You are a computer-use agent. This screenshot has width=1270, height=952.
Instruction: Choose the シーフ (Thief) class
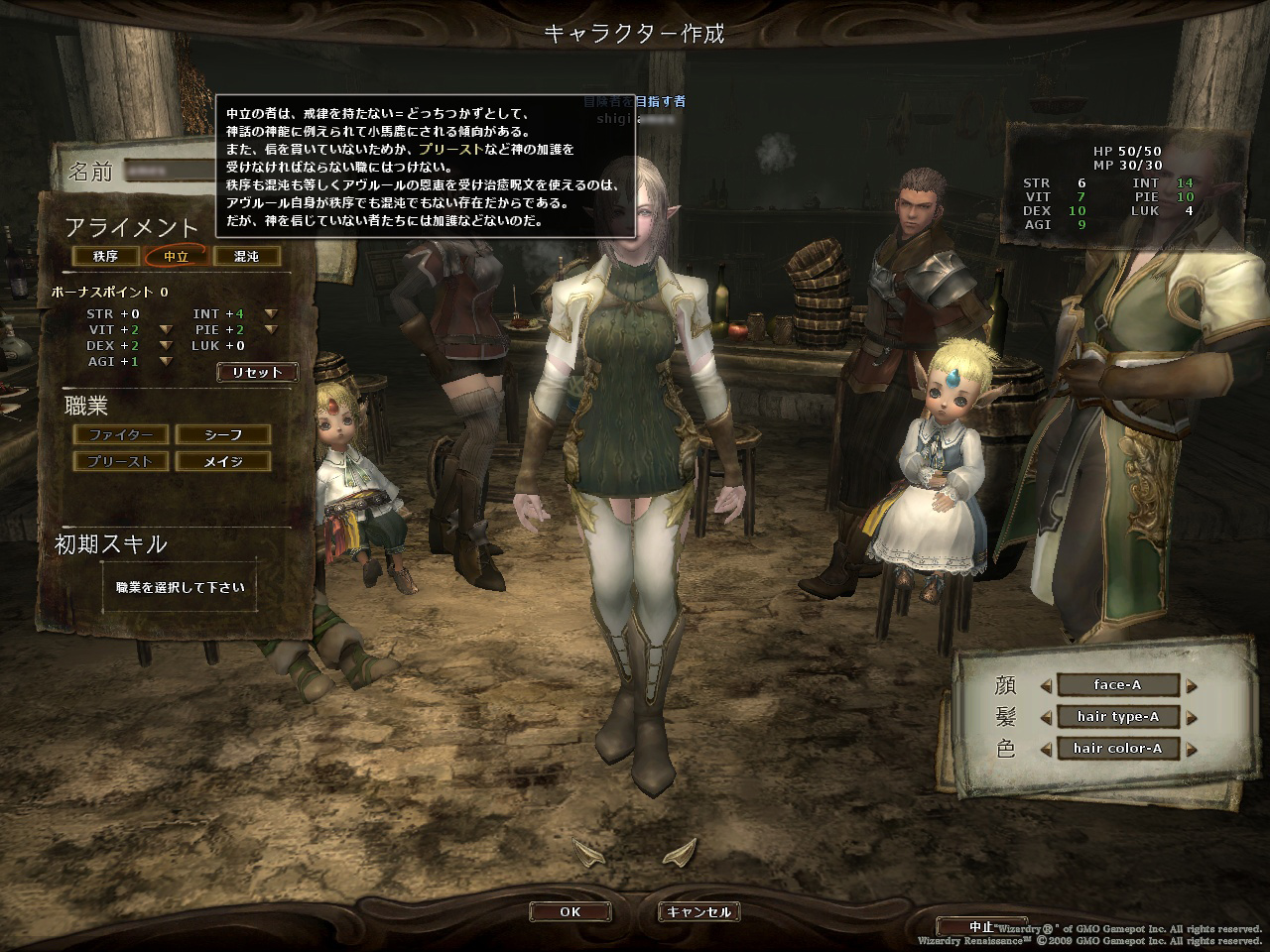point(223,434)
